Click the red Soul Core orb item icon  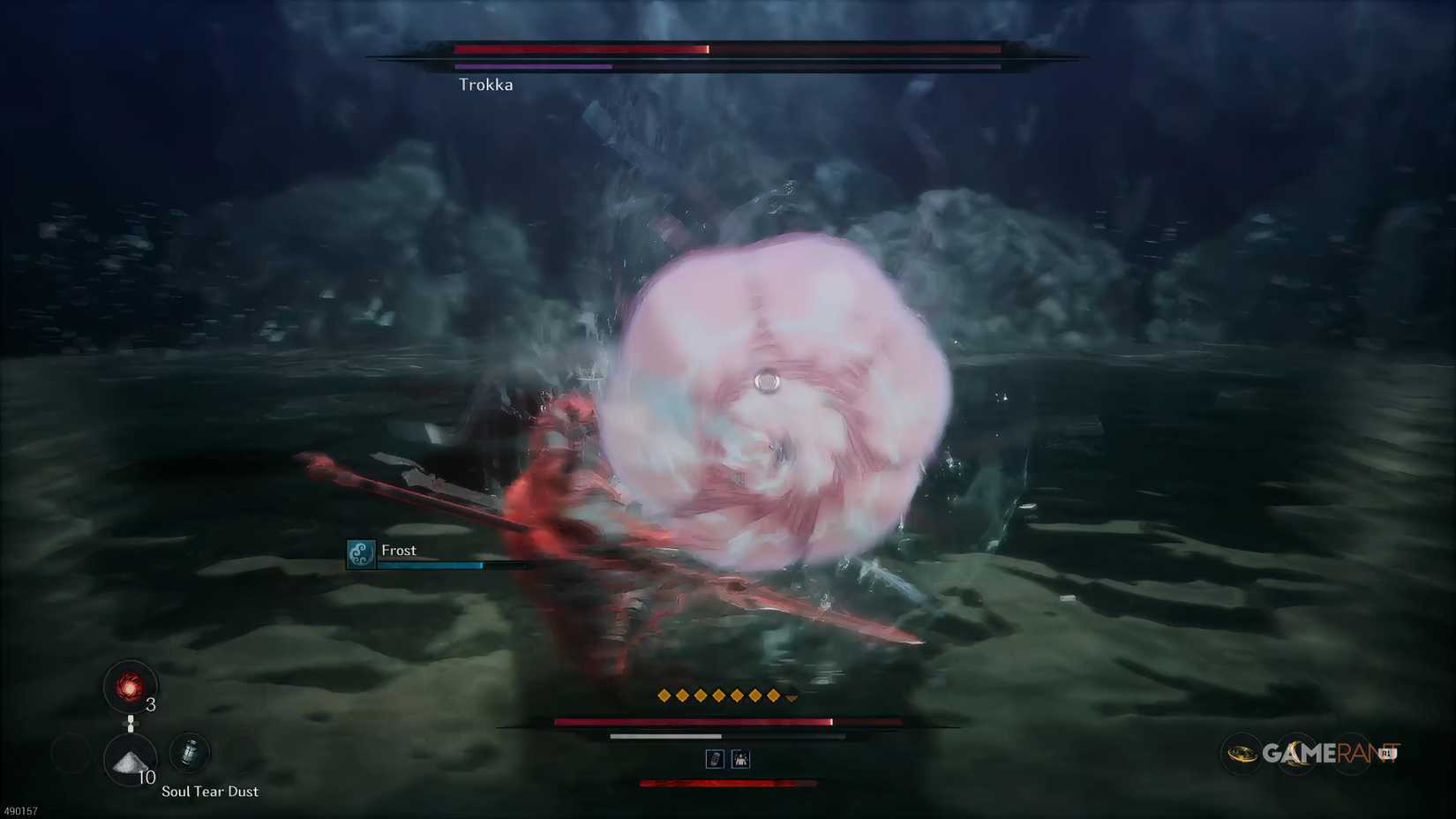pyautogui.click(x=131, y=688)
